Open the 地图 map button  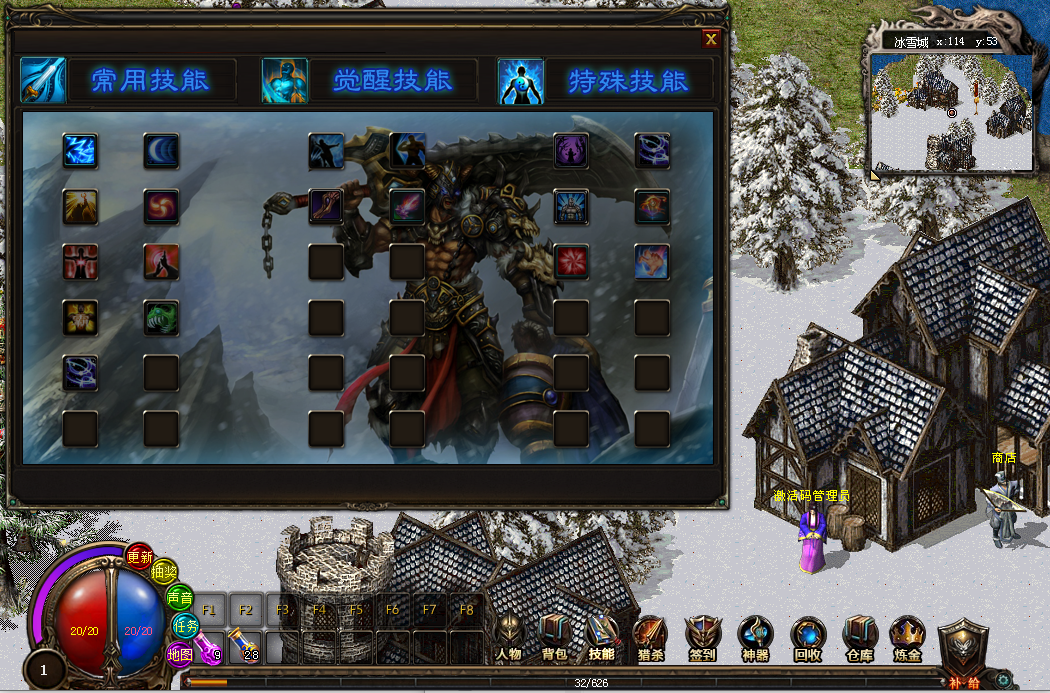pyautogui.click(x=180, y=655)
